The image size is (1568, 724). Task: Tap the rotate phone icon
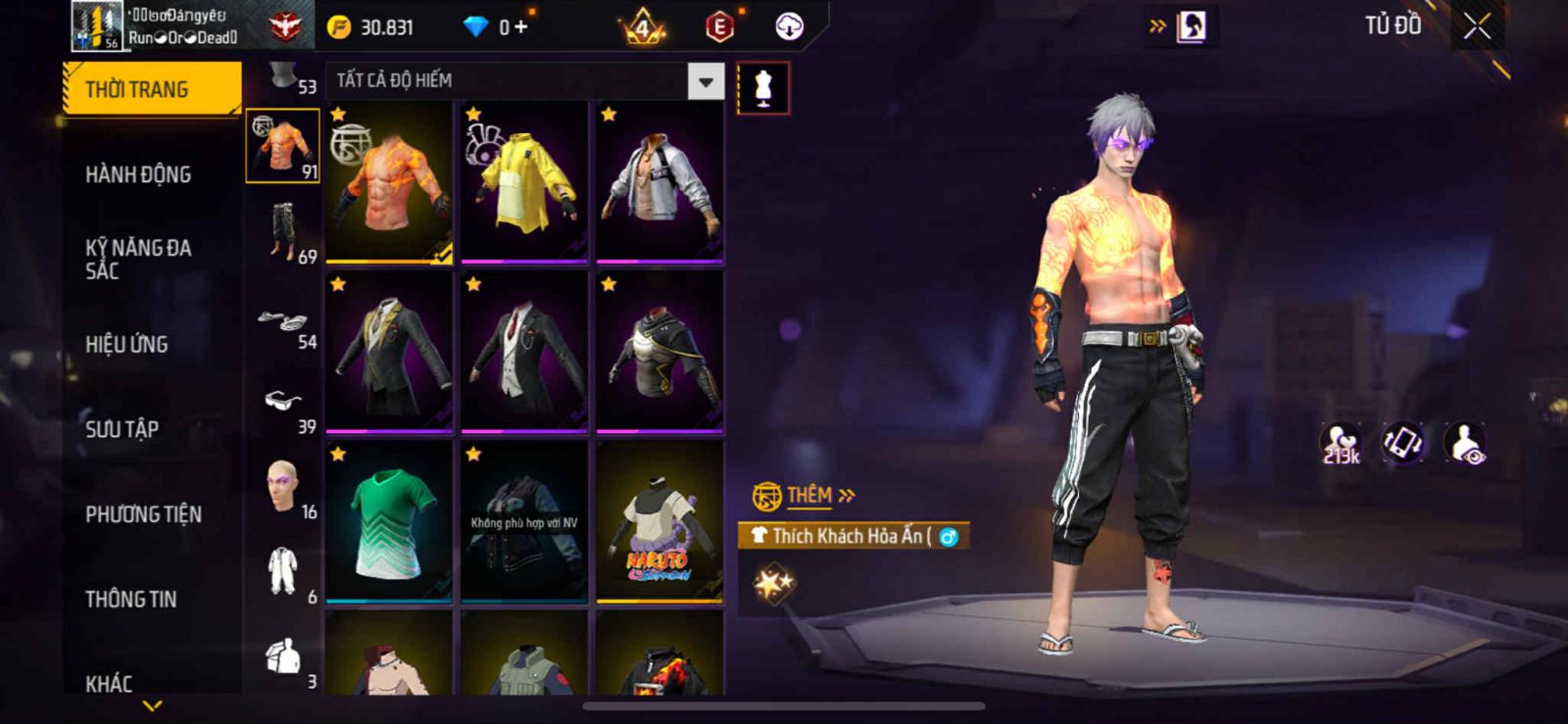click(1402, 443)
